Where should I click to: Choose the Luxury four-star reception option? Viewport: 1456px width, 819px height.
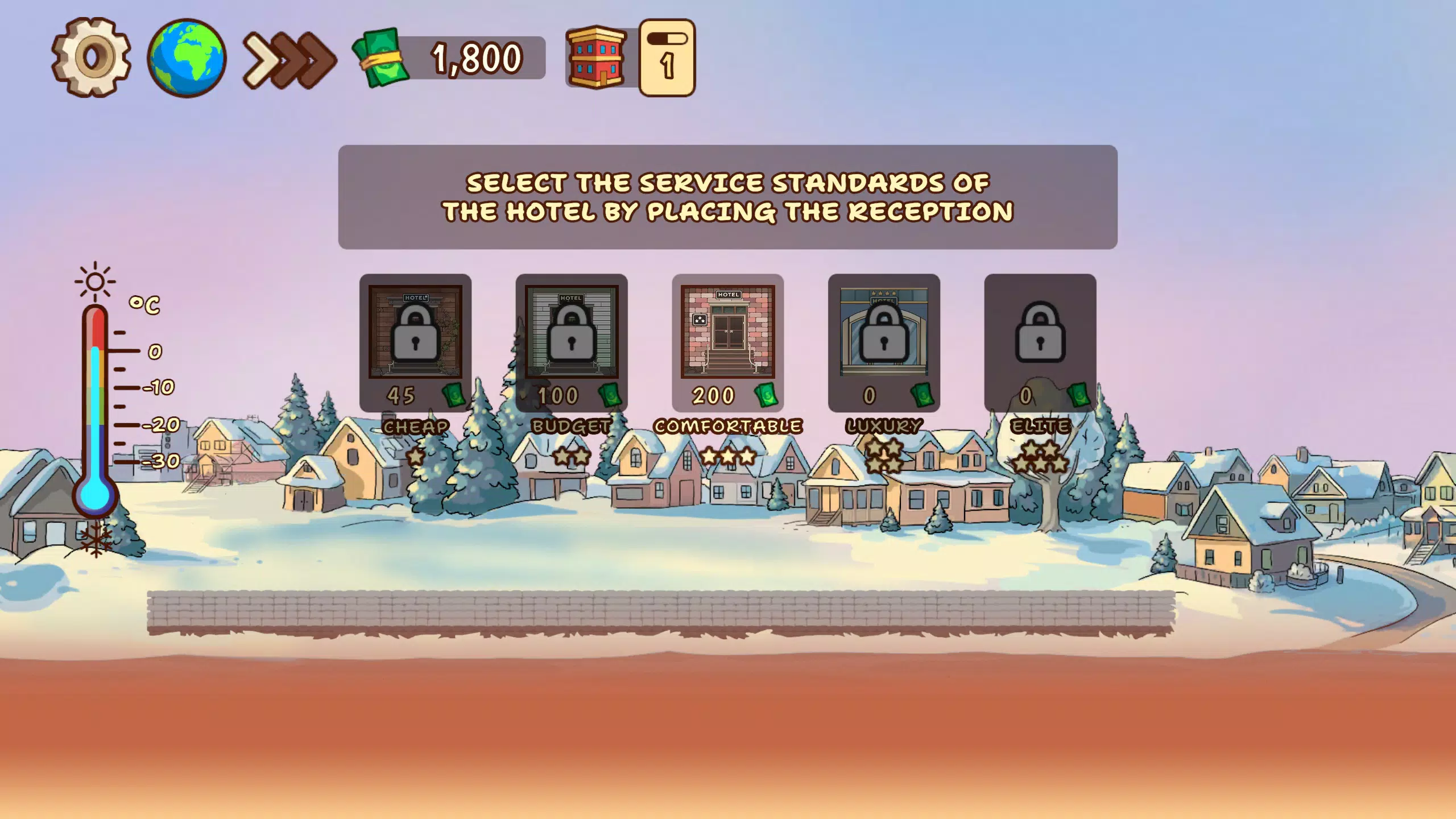point(883,341)
